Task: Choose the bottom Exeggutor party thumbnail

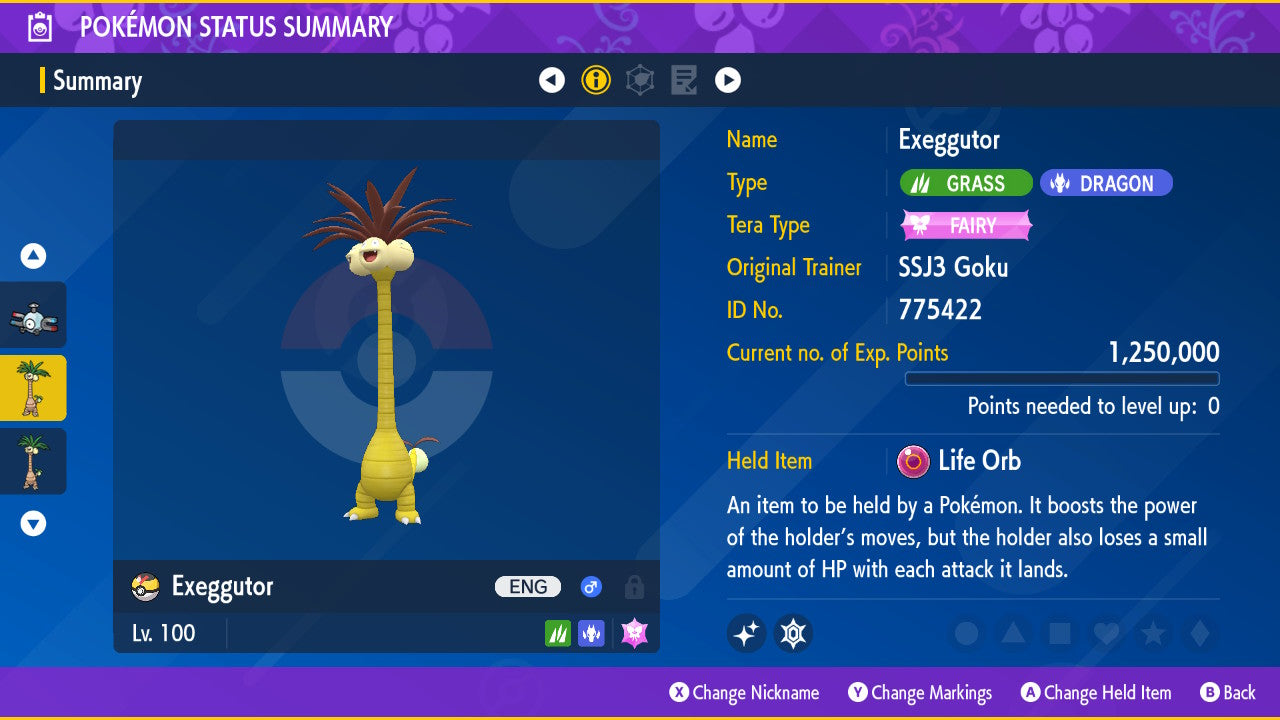Action: click(x=33, y=461)
